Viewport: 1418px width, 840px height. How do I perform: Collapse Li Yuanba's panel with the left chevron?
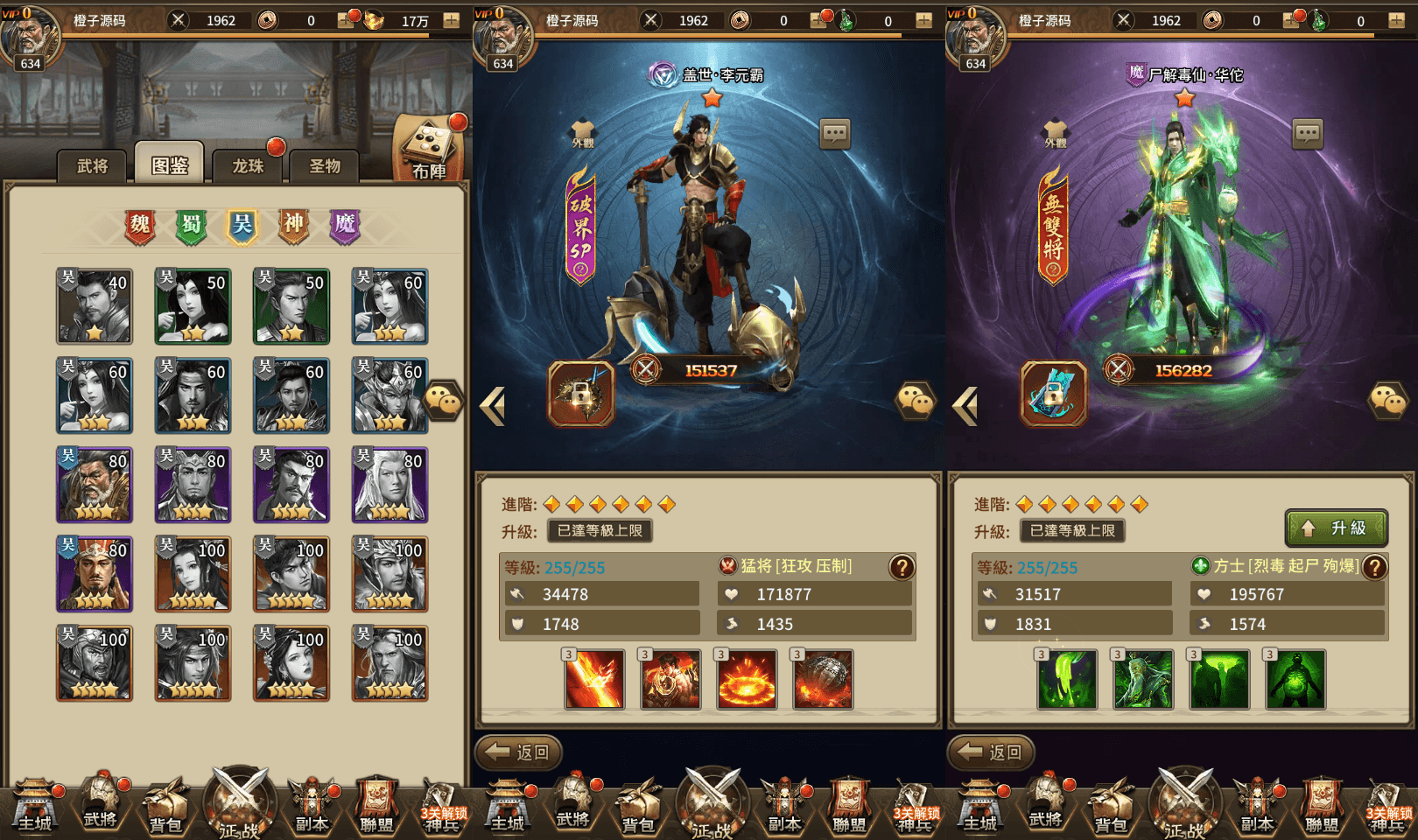coord(493,405)
